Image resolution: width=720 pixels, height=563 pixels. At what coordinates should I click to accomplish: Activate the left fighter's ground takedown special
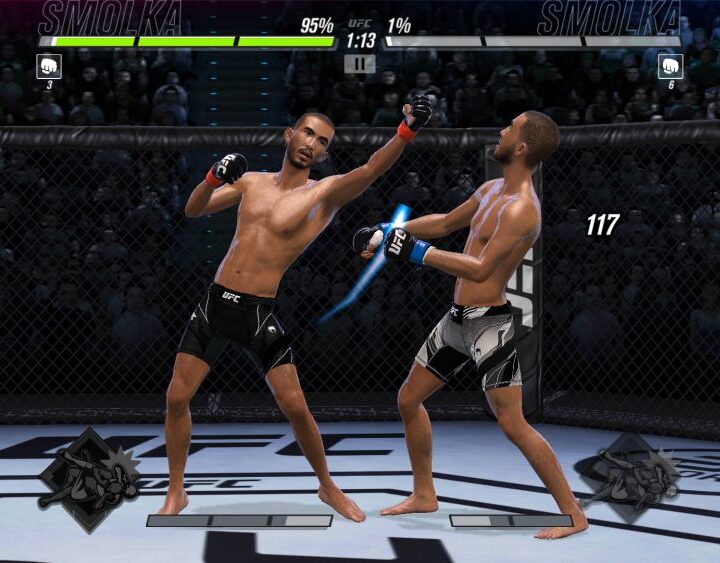89,482
